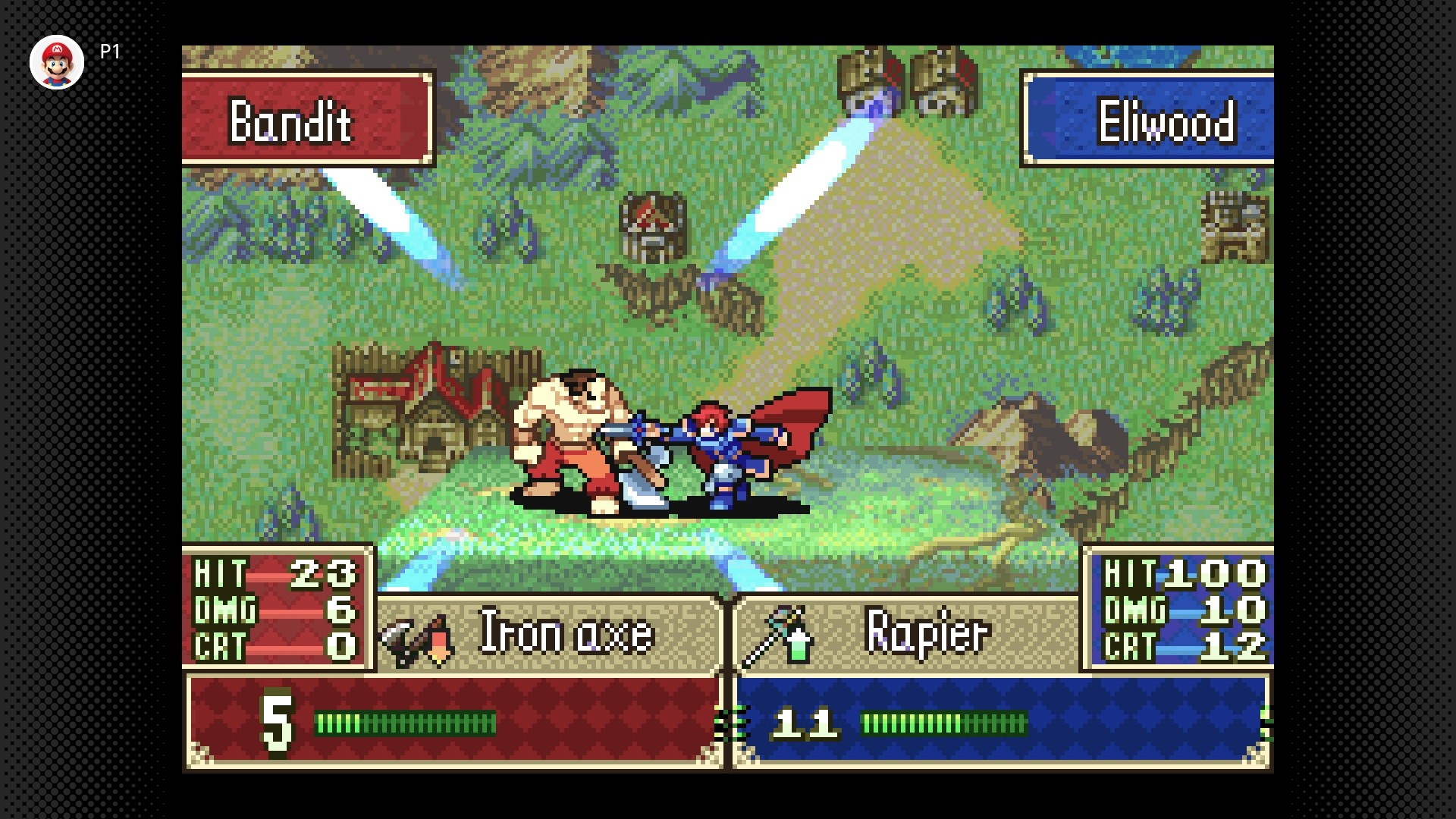Select the Rapier weapon icon

[x=775, y=637]
